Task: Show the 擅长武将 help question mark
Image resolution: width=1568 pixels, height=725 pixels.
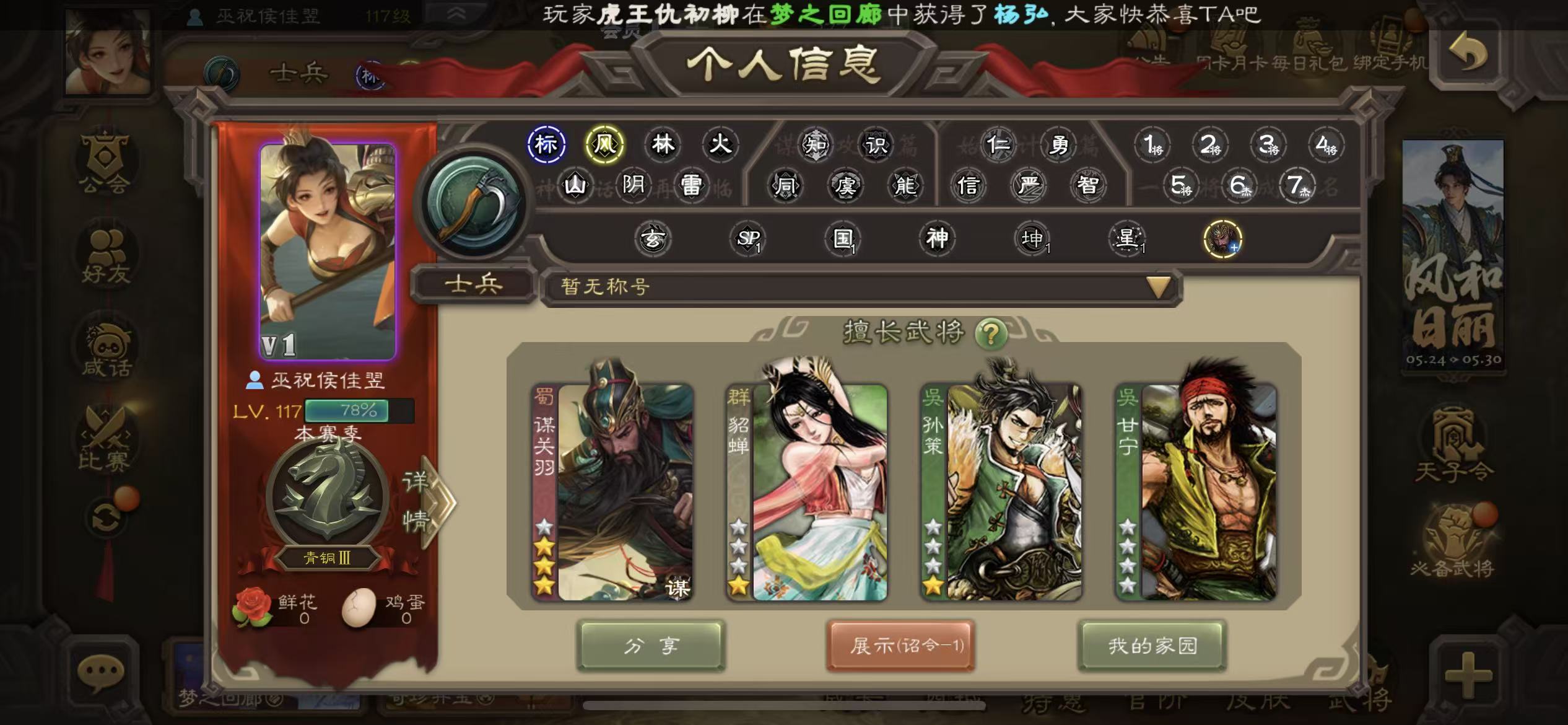Action: [990, 334]
